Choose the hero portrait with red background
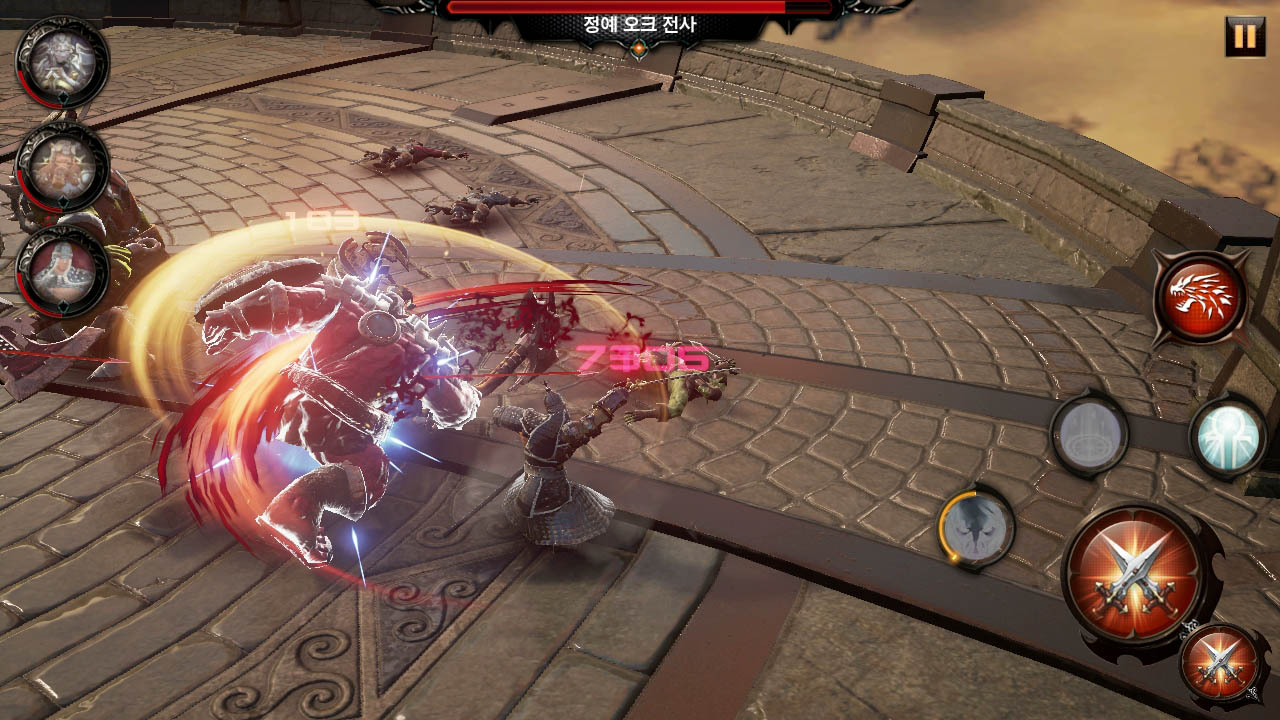This screenshot has width=1280, height=720. pos(62,272)
